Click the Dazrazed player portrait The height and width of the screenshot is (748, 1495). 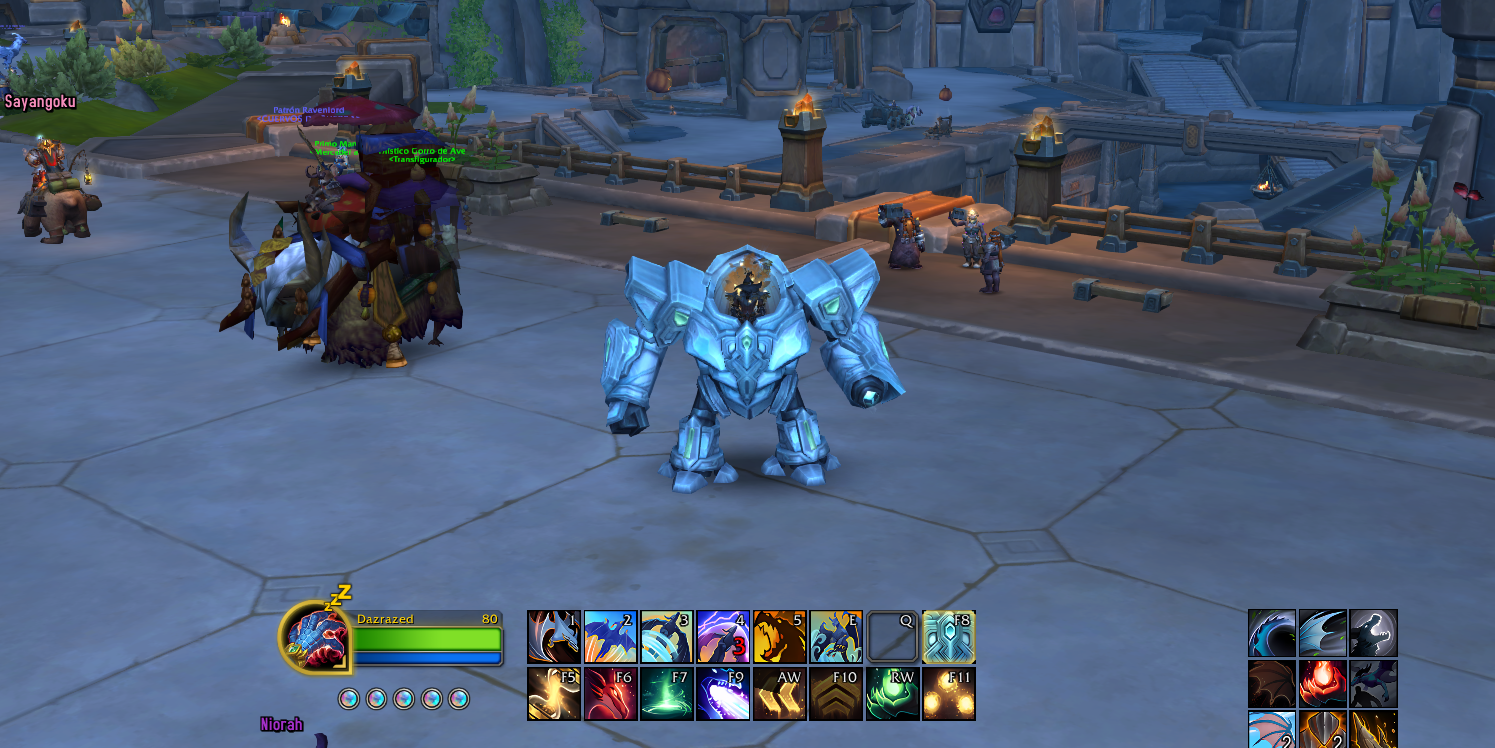pos(314,637)
